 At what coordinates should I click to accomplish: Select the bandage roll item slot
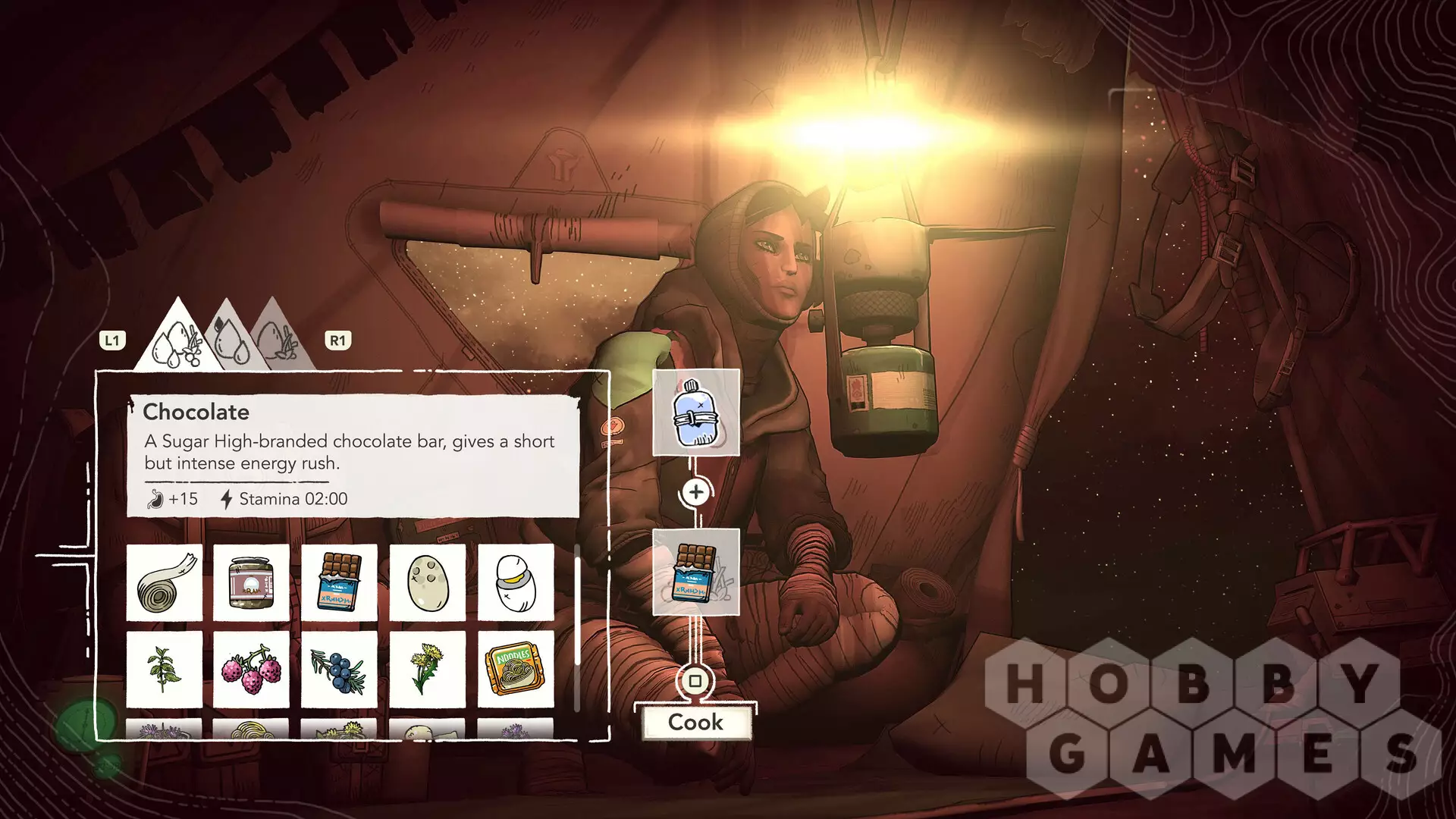(x=165, y=582)
